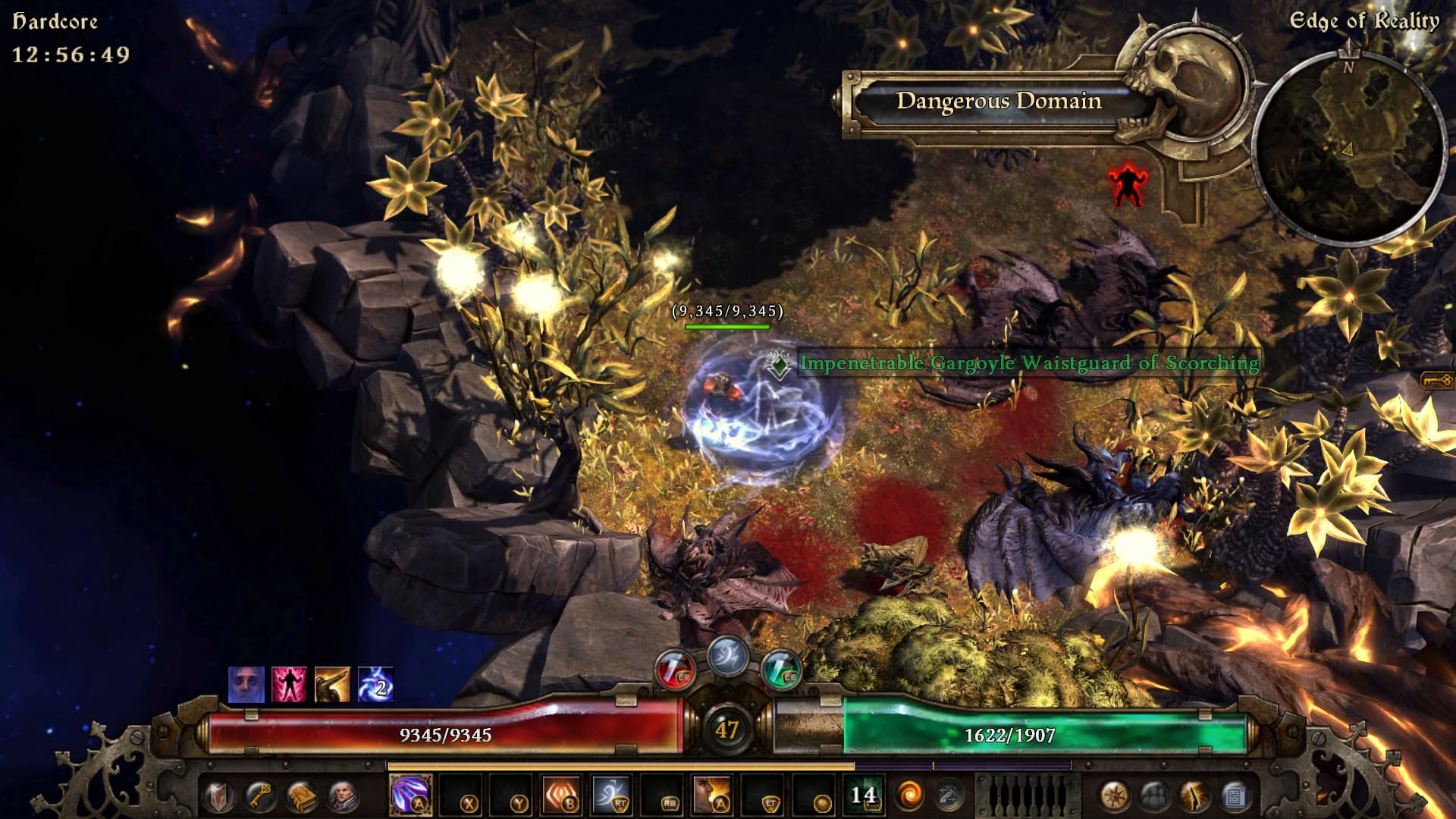Viewport: 1456px width, 819px height.
Task: Click the circular minimap
Action: click(1348, 146)
